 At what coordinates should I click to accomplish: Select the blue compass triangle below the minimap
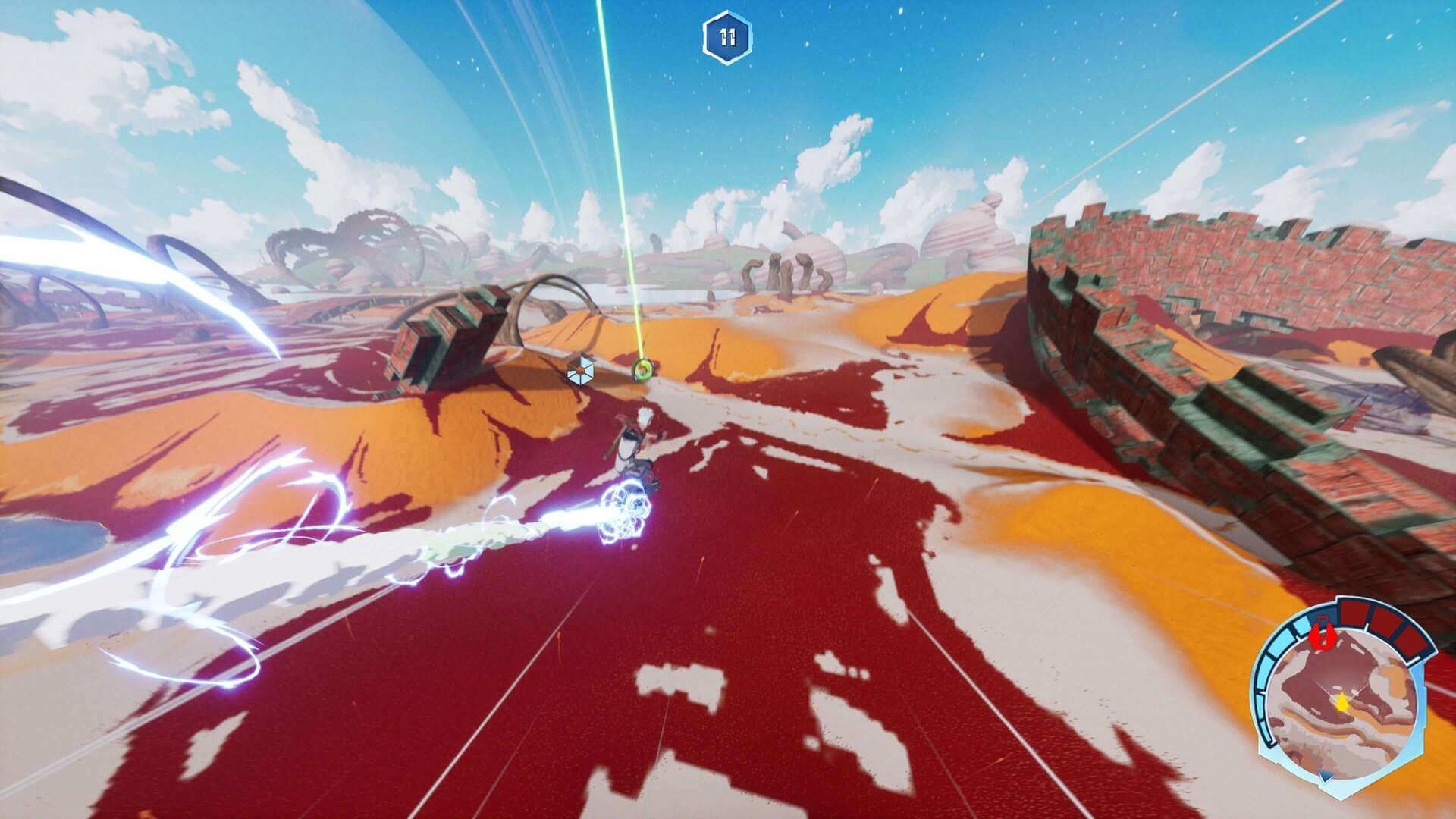(x=1325, y=775)
